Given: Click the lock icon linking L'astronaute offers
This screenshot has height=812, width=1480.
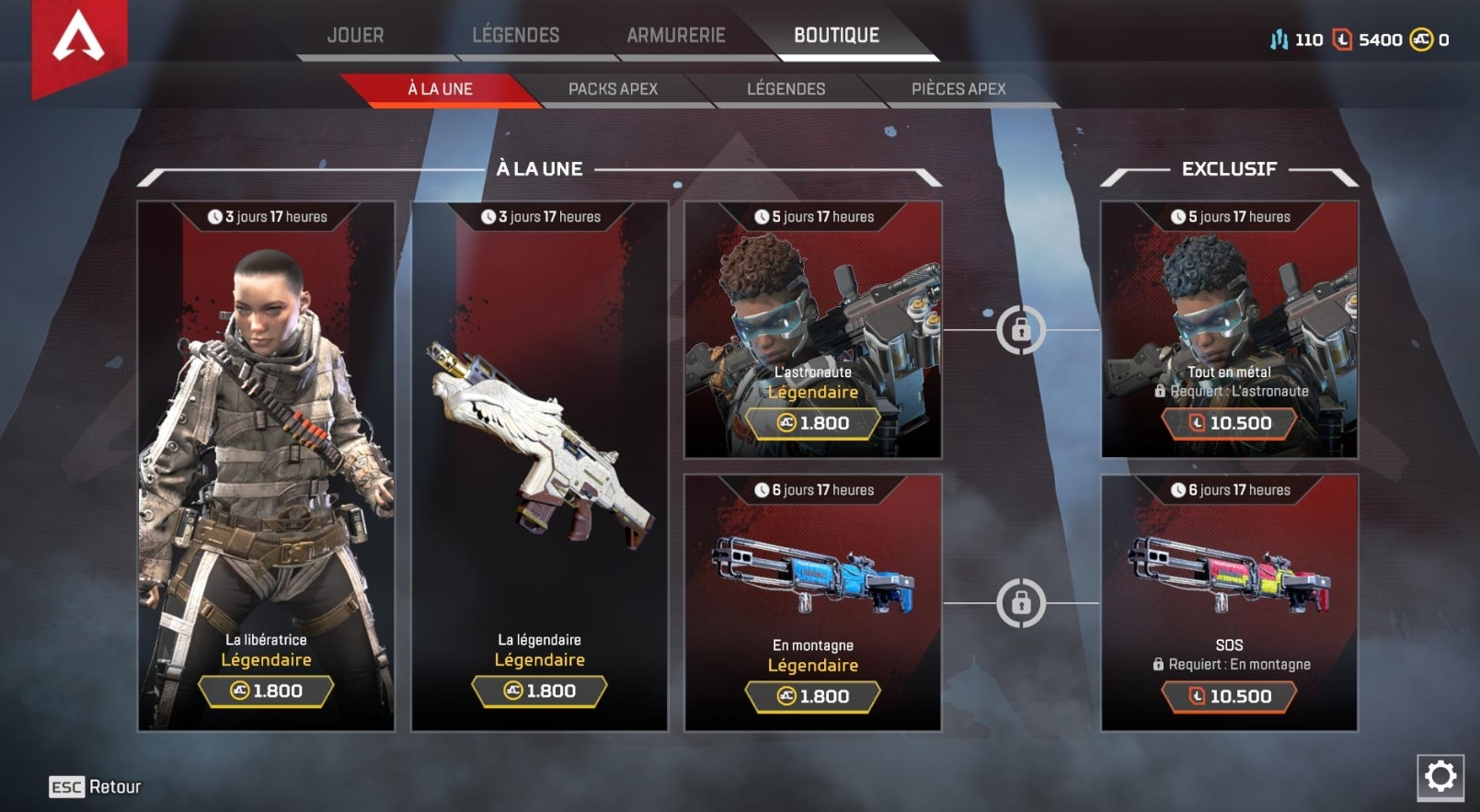Looking at the screenshot, I should [1021, 329].
